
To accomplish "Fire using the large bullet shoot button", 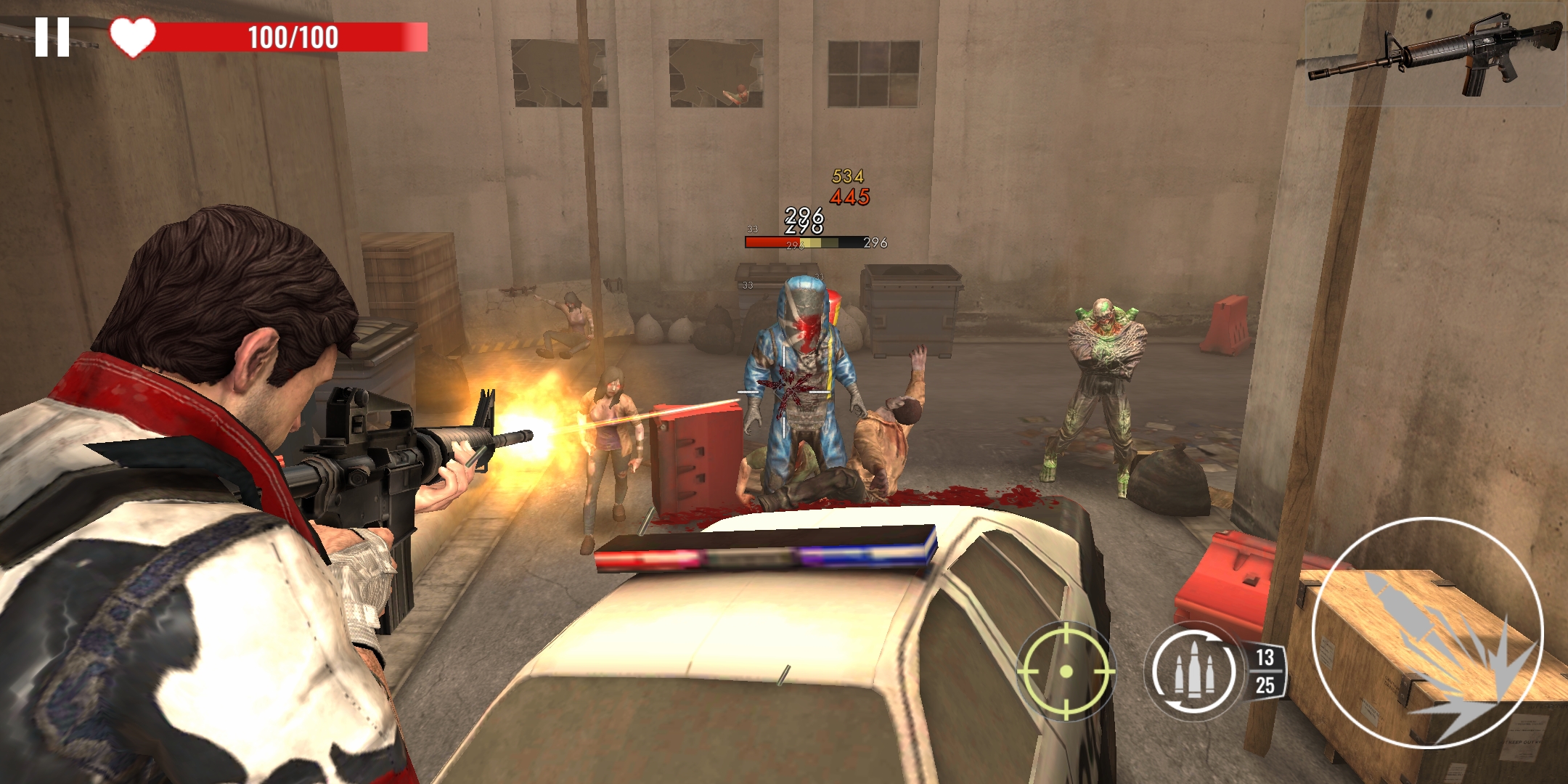I will (1427, 633).
